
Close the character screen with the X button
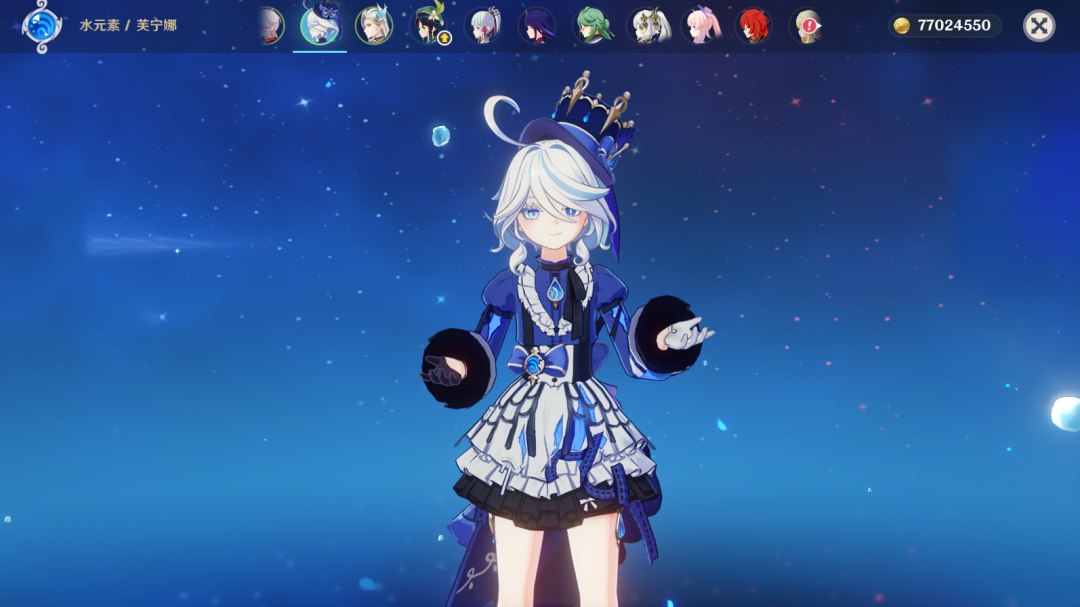coord(1039,26)
